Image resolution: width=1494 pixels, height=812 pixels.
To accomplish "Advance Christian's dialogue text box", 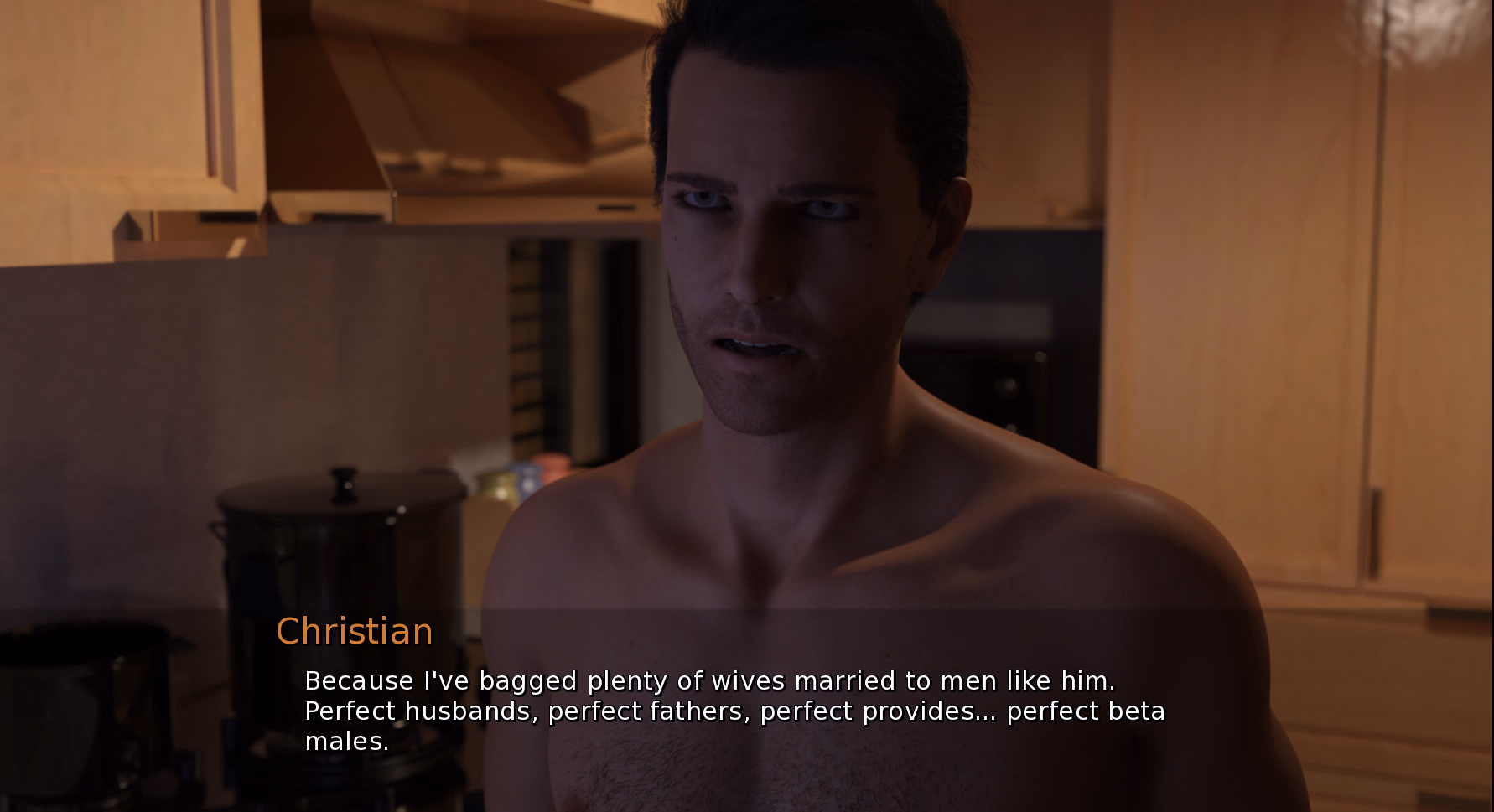I will (x=734, y=710).
